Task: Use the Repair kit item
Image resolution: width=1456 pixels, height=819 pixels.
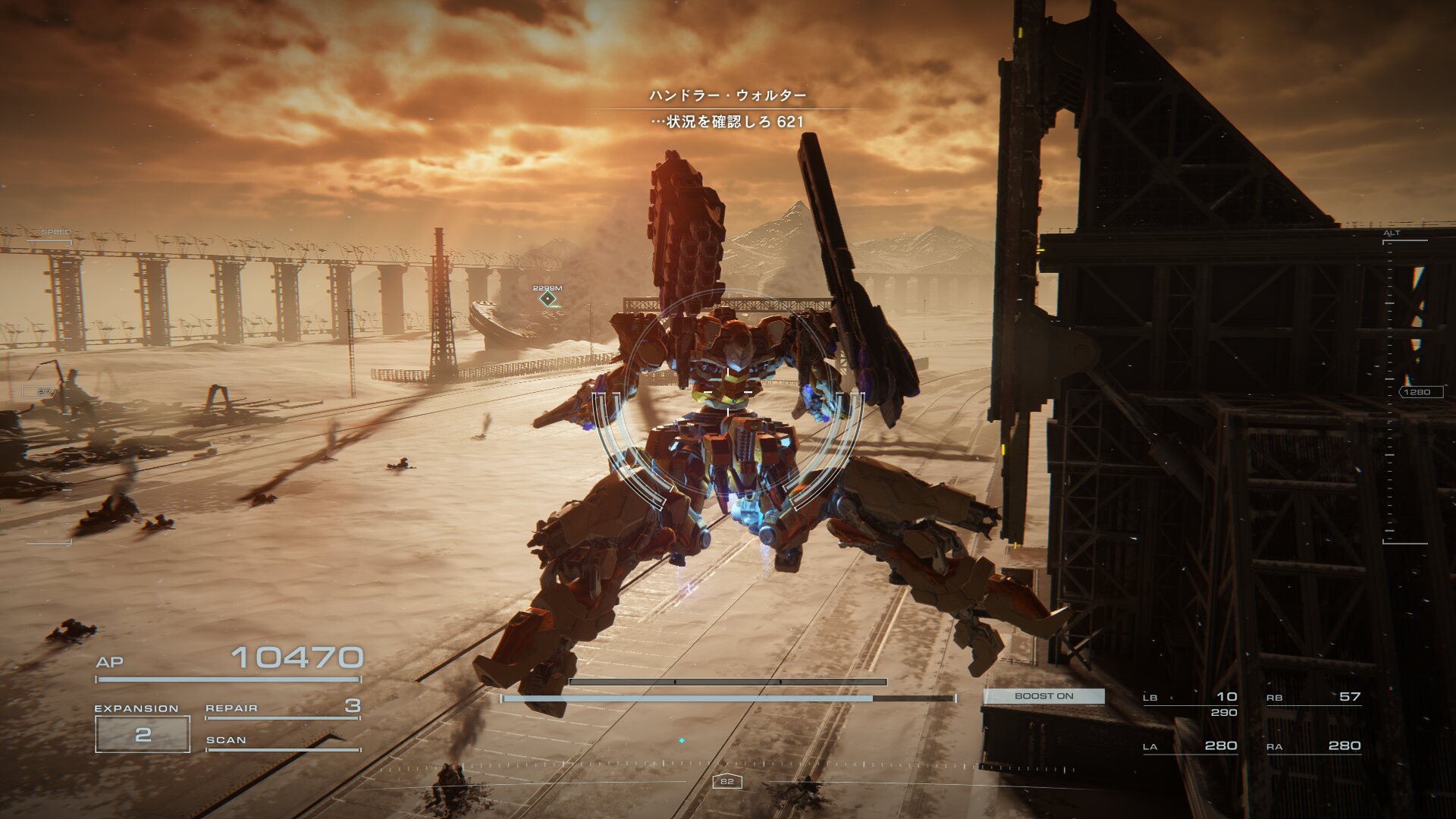Action: click(282, 708)
